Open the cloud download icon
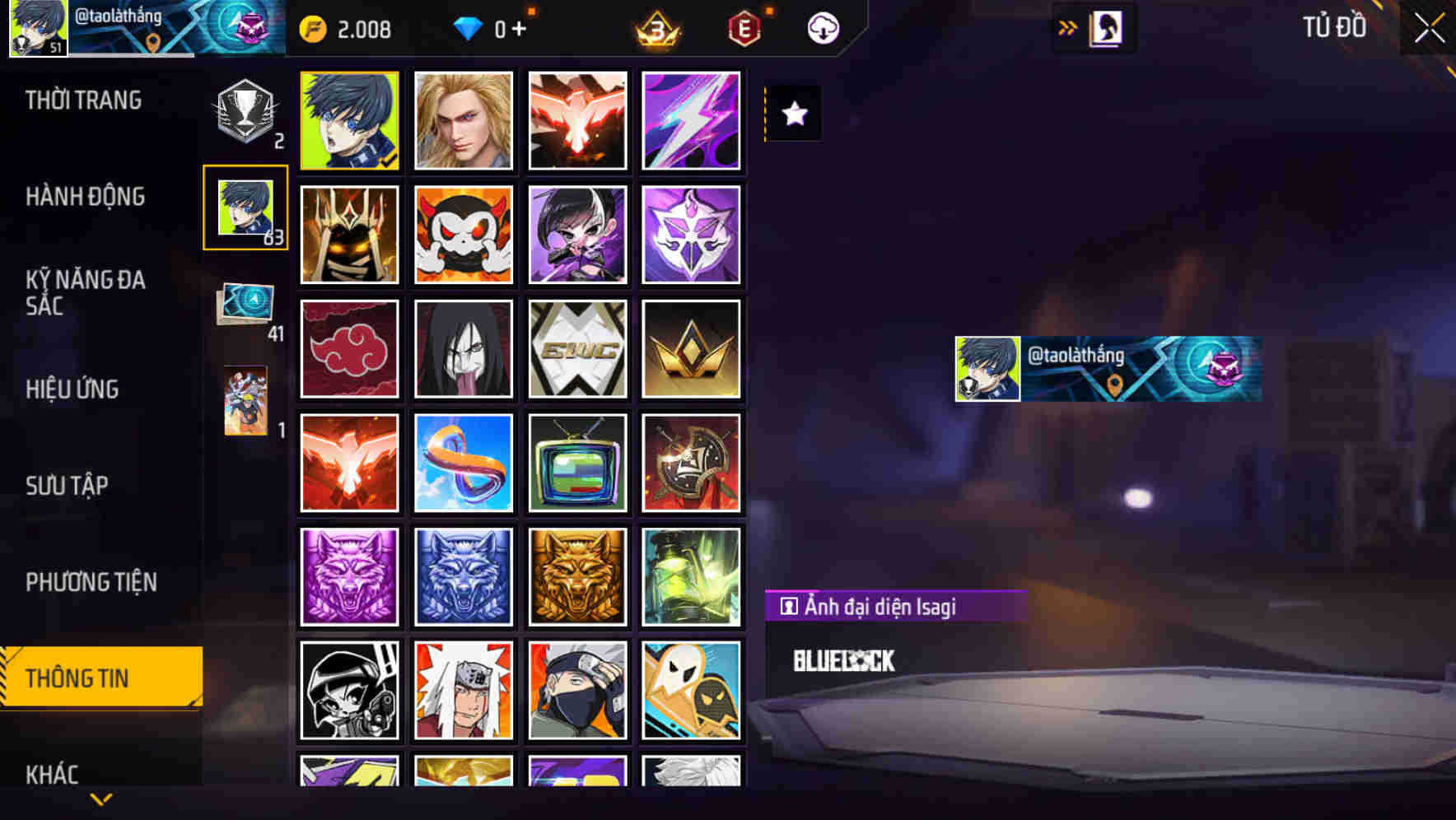Viewport: 1456px width, 820px height. pyautogui.click(x=822, y=27)
